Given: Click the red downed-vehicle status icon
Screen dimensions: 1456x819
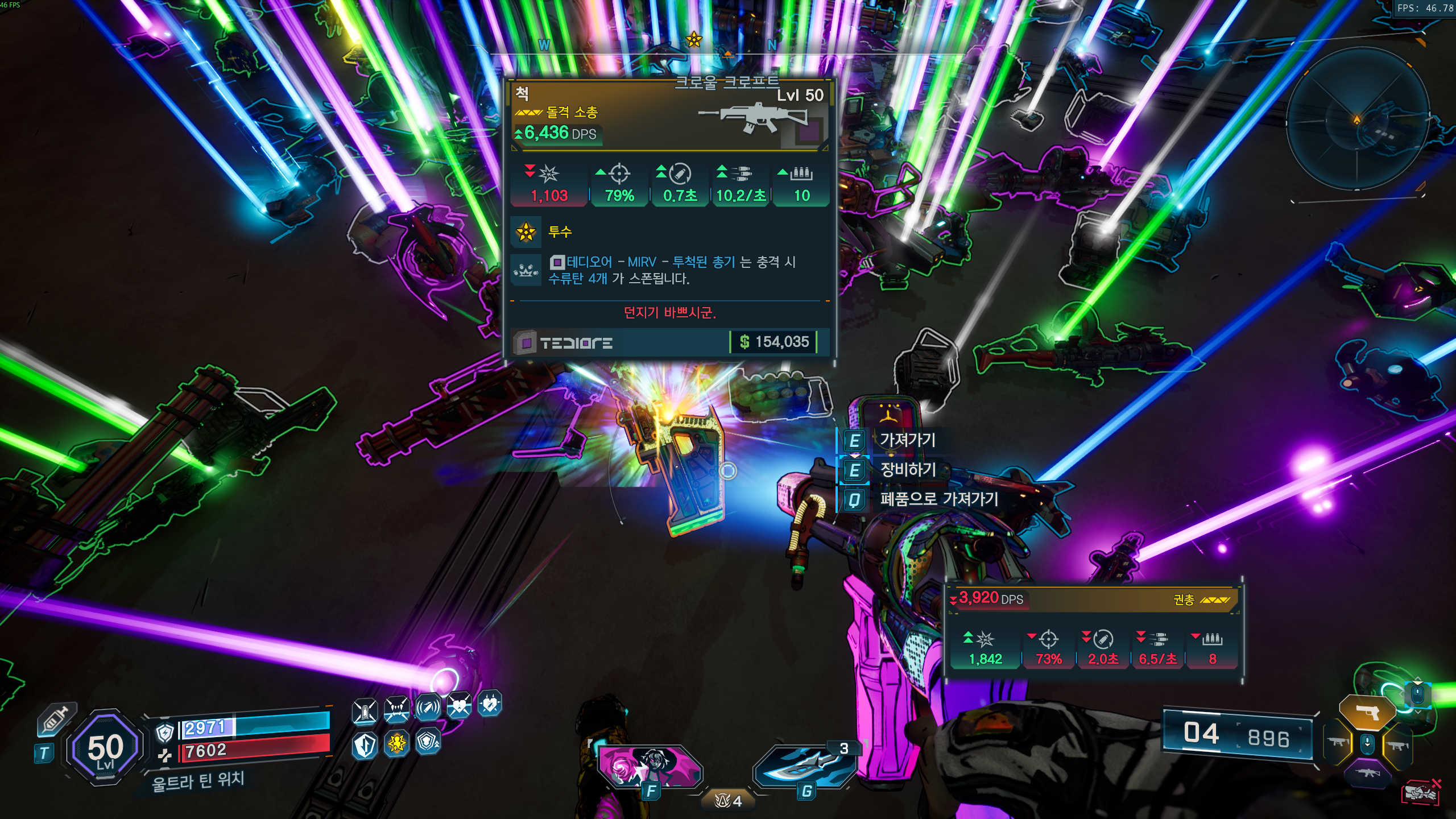Looking at the screenshot, I should pos(1420,792).
